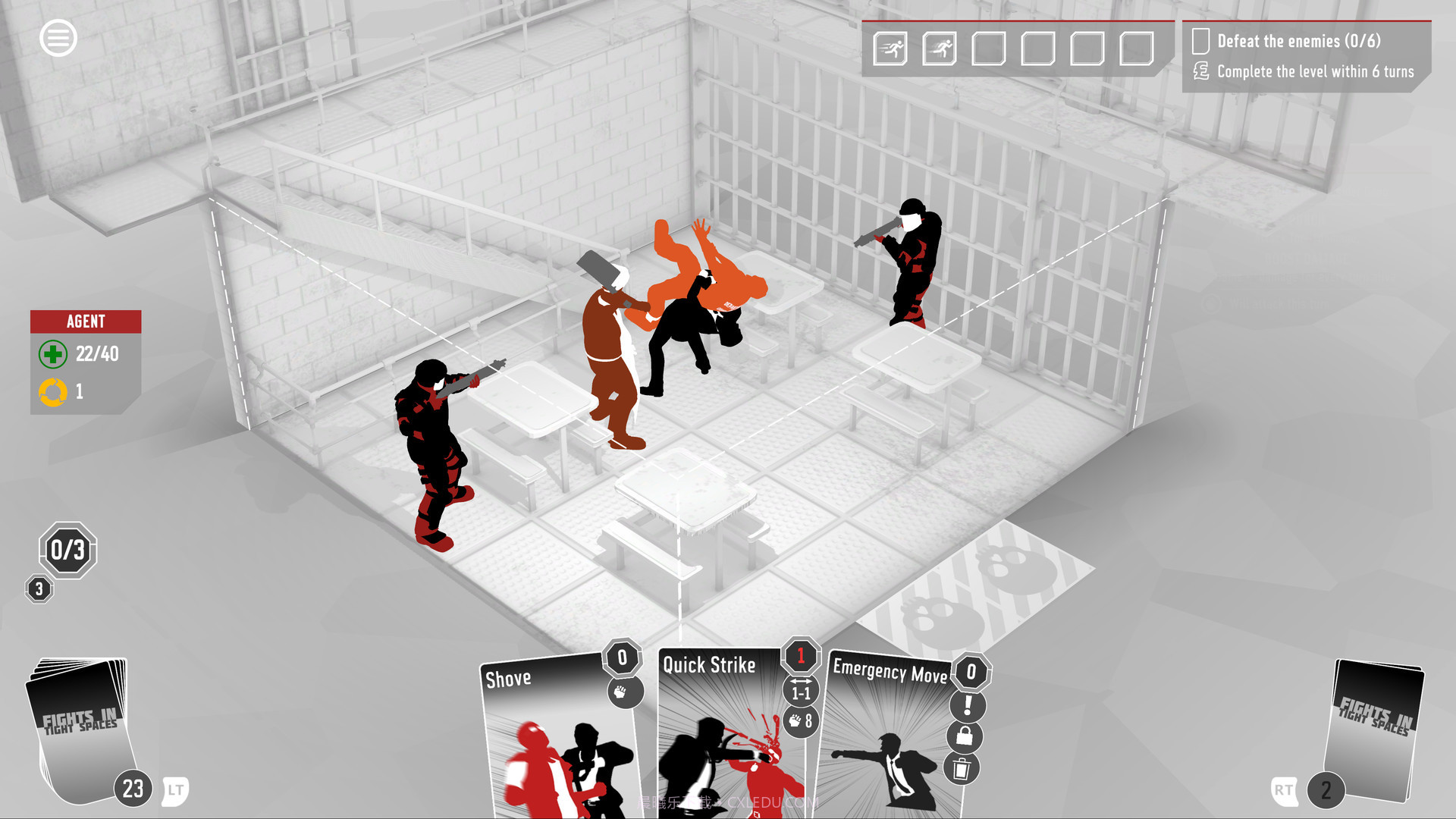Image resolution: width=1456 pixels, height=819 pixels.
Task: Toggle the second running-figure queue icon
Action: click(x=938, y=47)
